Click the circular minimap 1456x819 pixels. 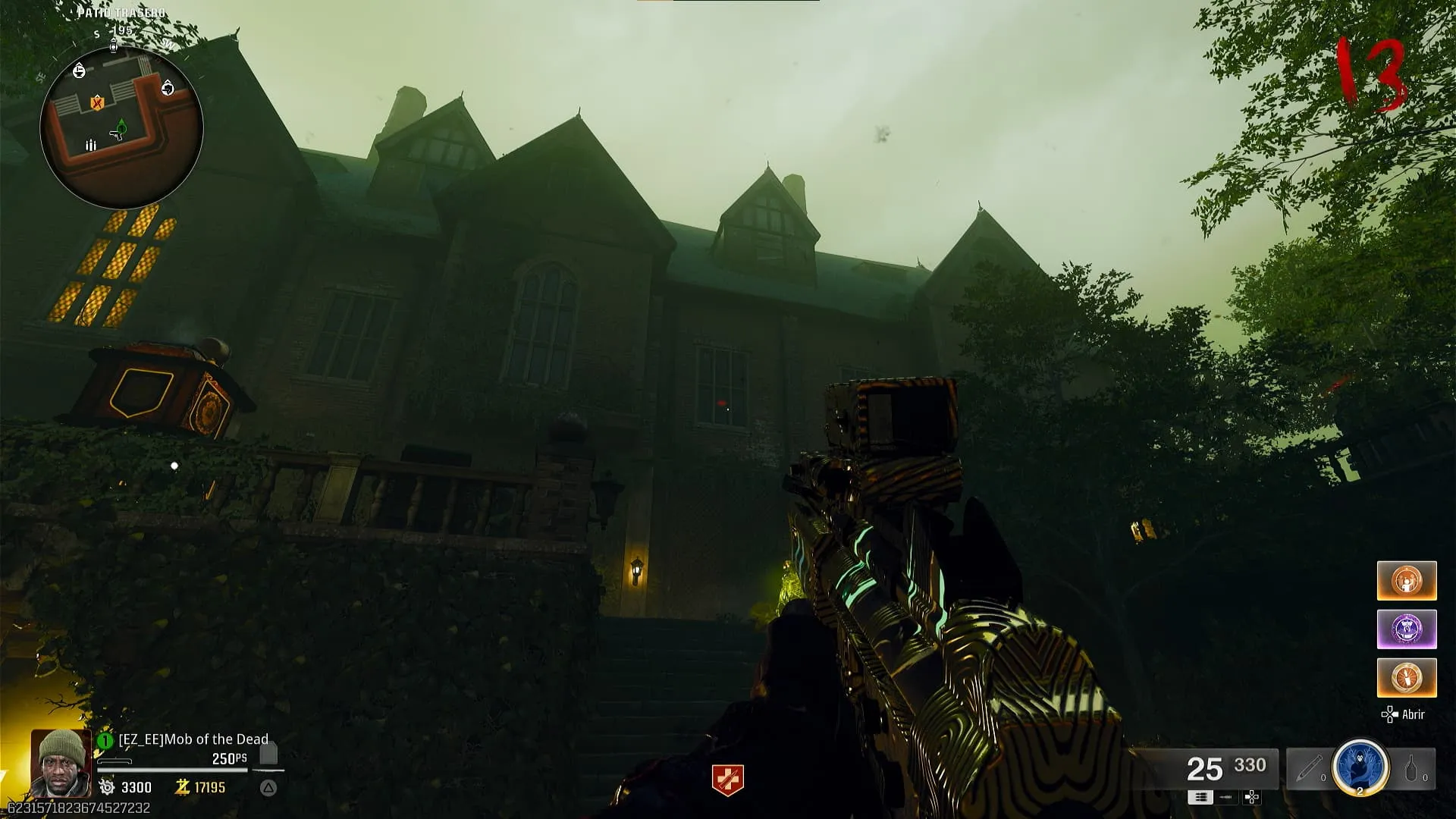(121, 127)
